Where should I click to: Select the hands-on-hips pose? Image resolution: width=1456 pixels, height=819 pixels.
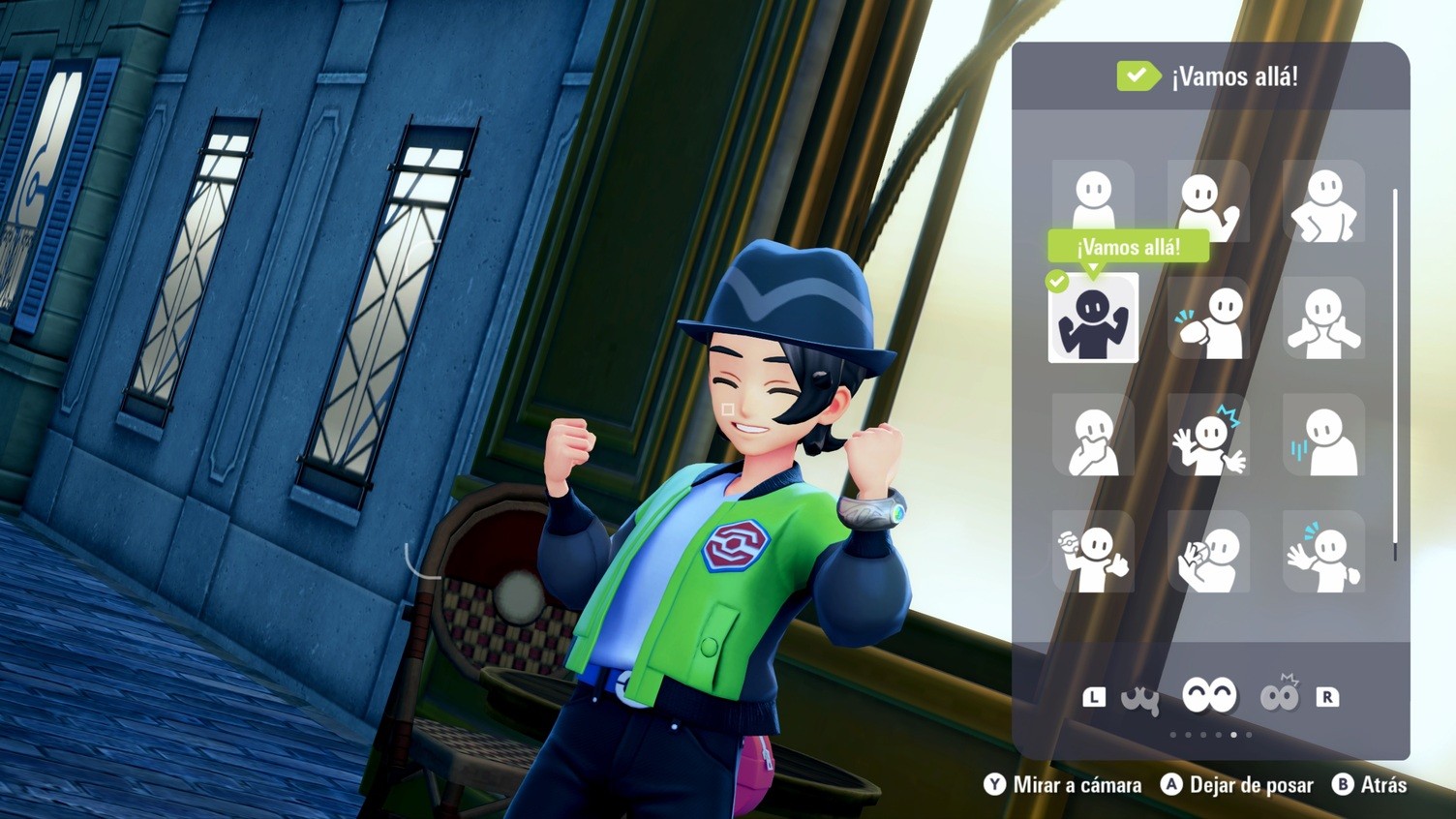(1323, 201)
